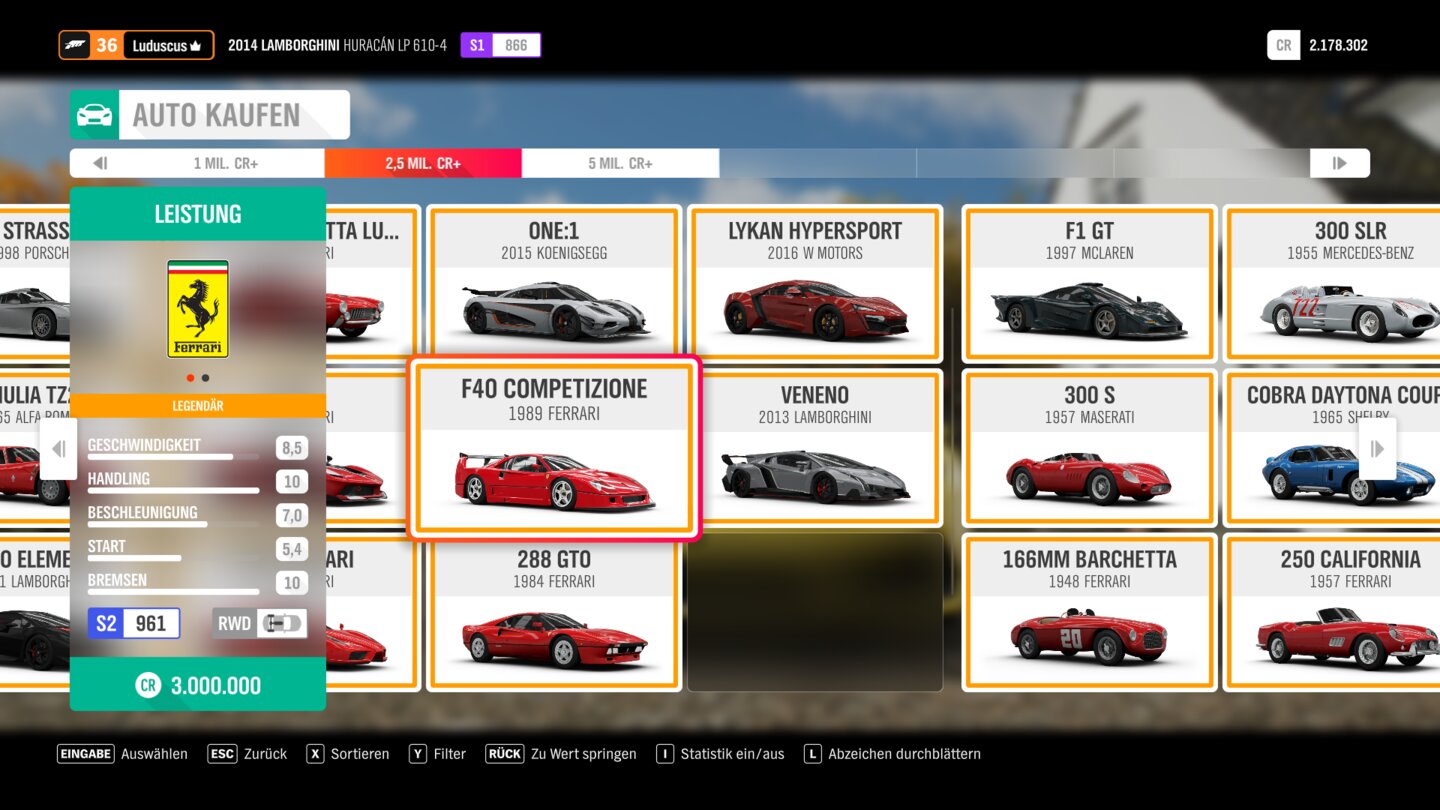
Task: Select the 1997 McLaren F1 GT
Action: (x=1089, y=284)
